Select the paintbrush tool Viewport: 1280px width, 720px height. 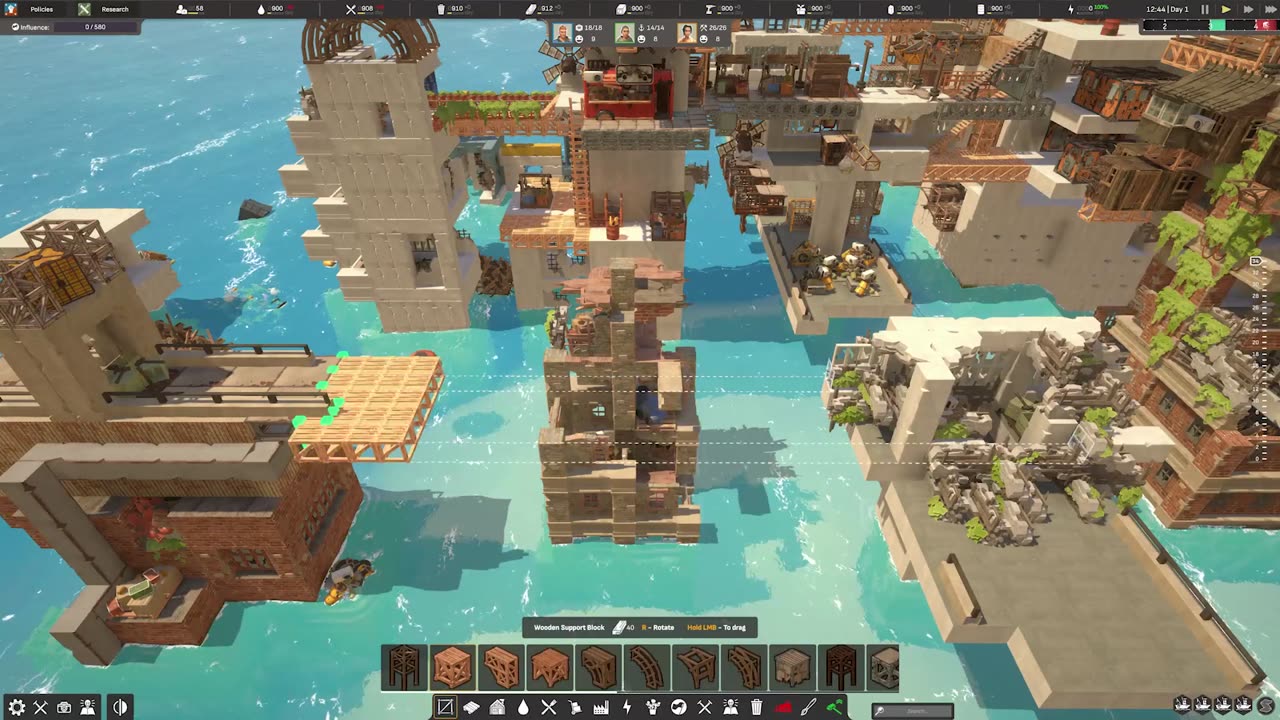tap(809, 707)
